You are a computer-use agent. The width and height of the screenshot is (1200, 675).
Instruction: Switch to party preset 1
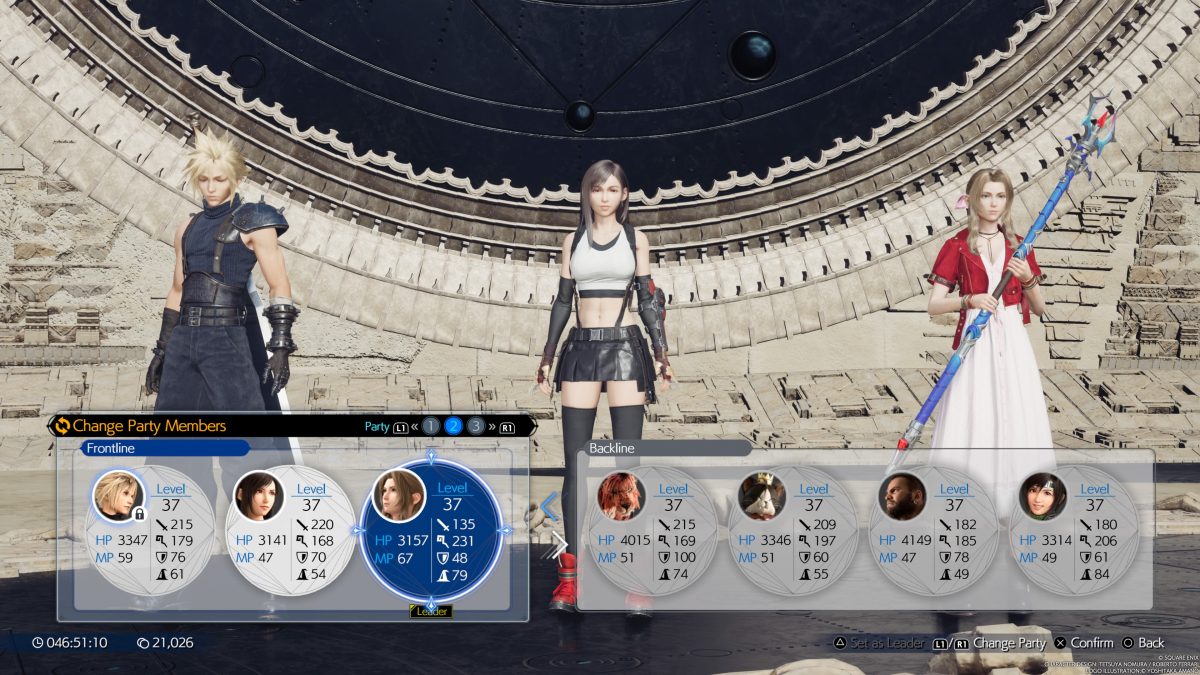click(431, 426)
